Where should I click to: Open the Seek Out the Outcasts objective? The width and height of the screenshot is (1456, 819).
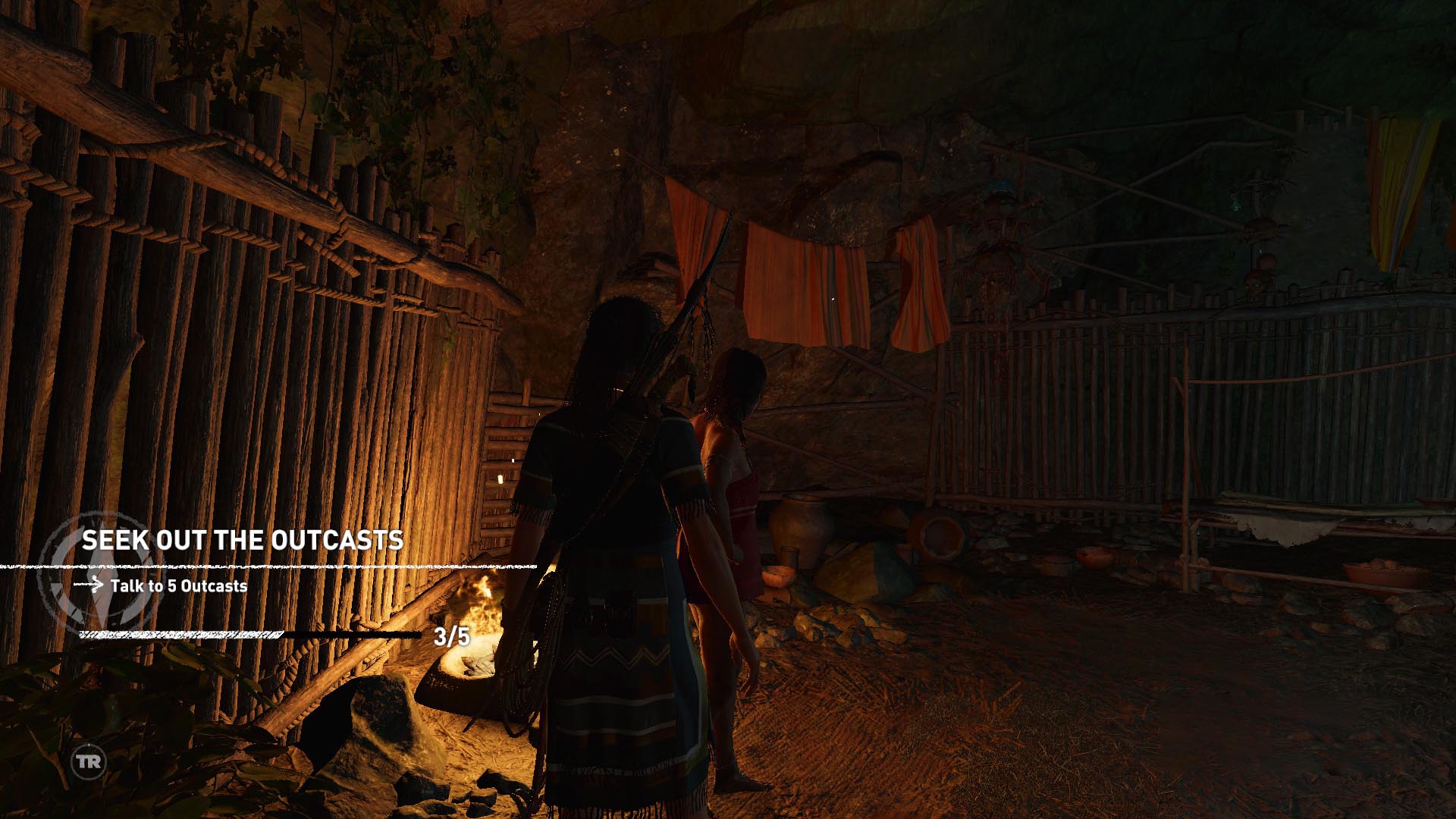coord(243,541)
